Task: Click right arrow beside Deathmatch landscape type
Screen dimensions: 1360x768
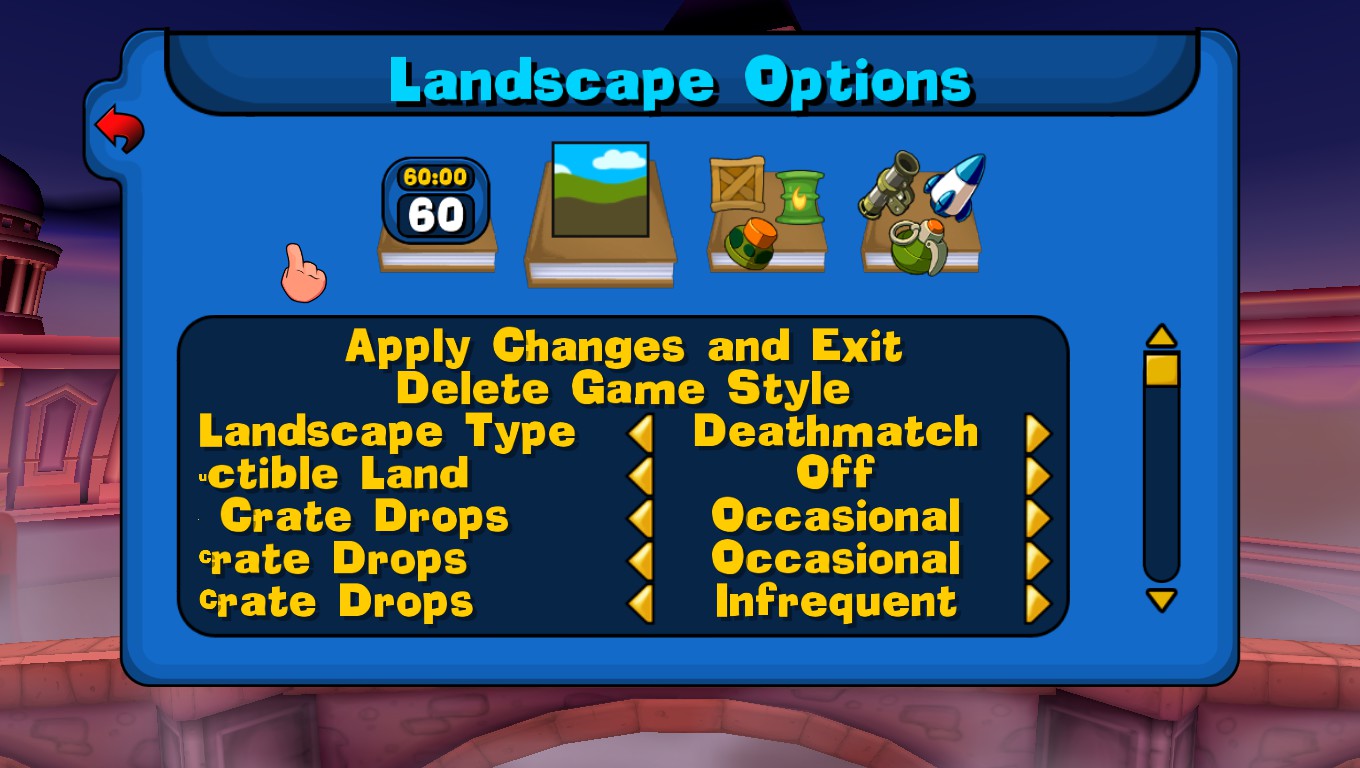Action: tap(1037, 431)
